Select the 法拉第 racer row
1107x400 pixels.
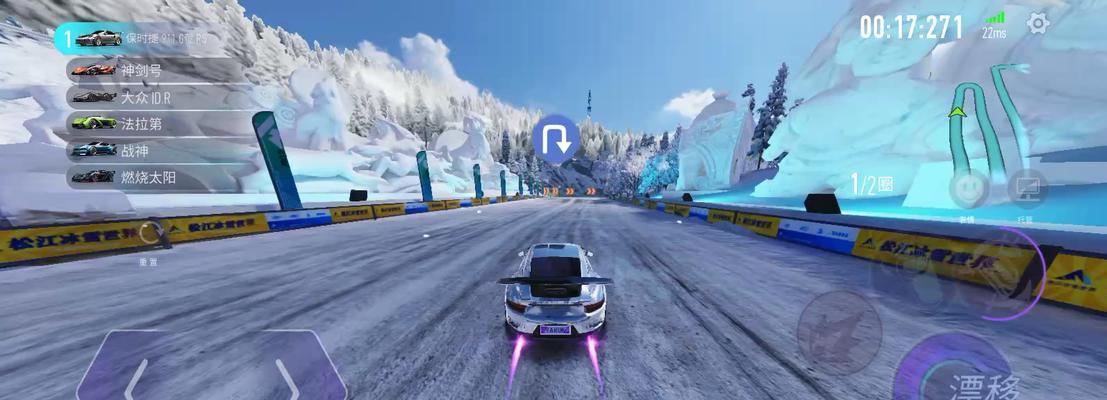(x=155, y=123)
